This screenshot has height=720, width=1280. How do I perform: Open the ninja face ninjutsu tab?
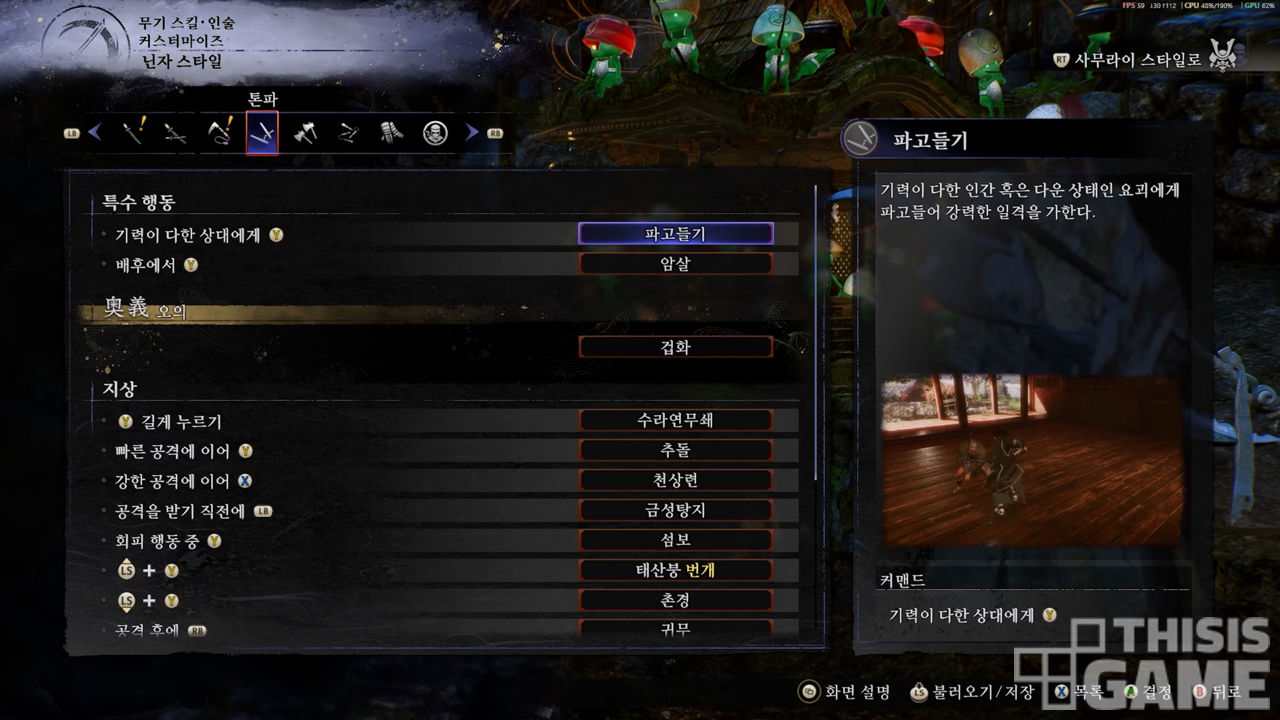click(x=435, y=132)
